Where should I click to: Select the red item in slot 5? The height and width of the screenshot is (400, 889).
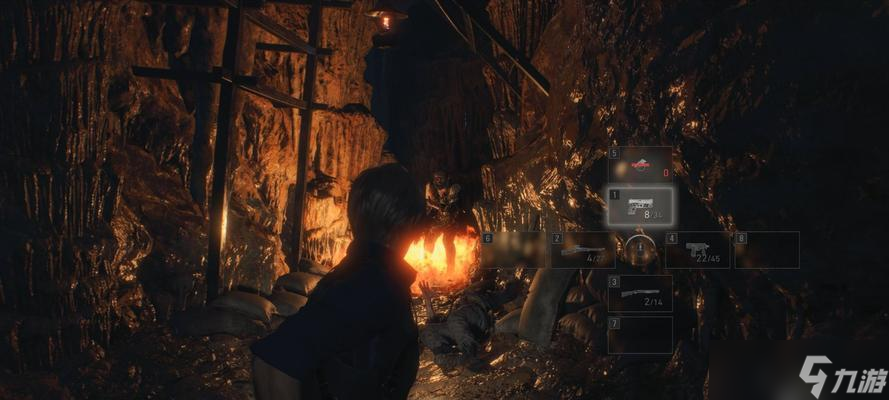640,165
